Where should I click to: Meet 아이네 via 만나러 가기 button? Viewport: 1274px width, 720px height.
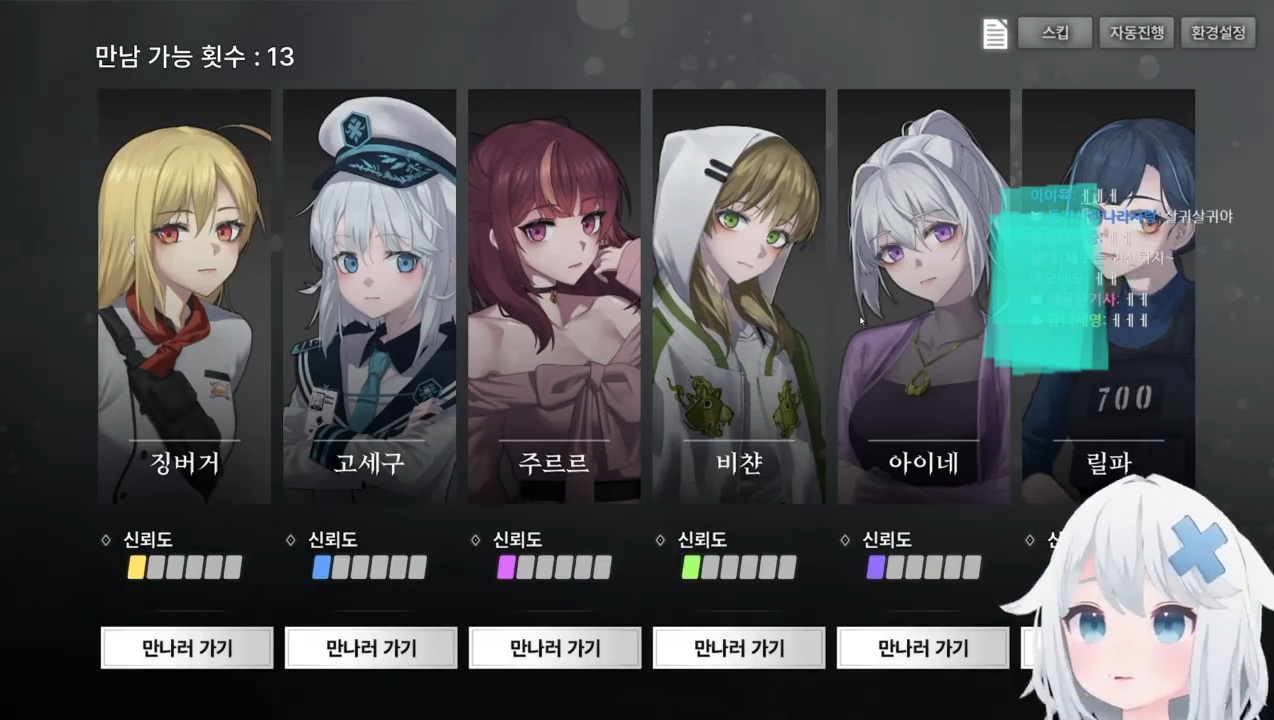[923, 648]
